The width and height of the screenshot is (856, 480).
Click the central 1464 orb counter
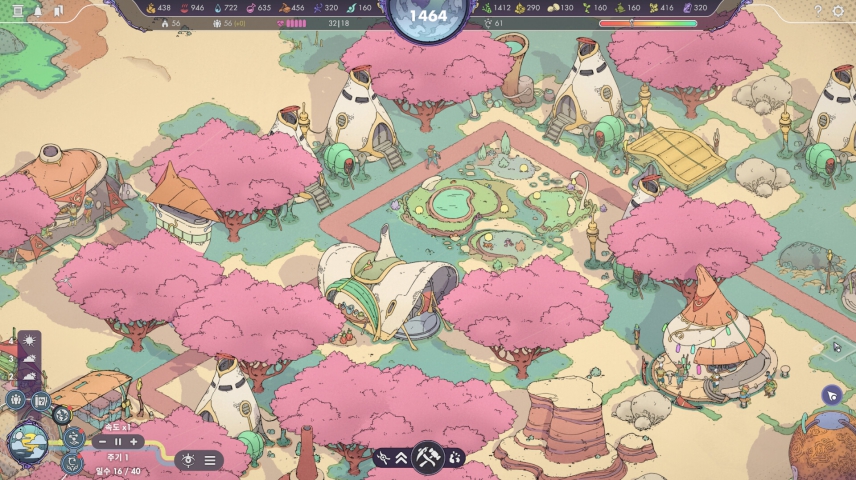(428, 17)
